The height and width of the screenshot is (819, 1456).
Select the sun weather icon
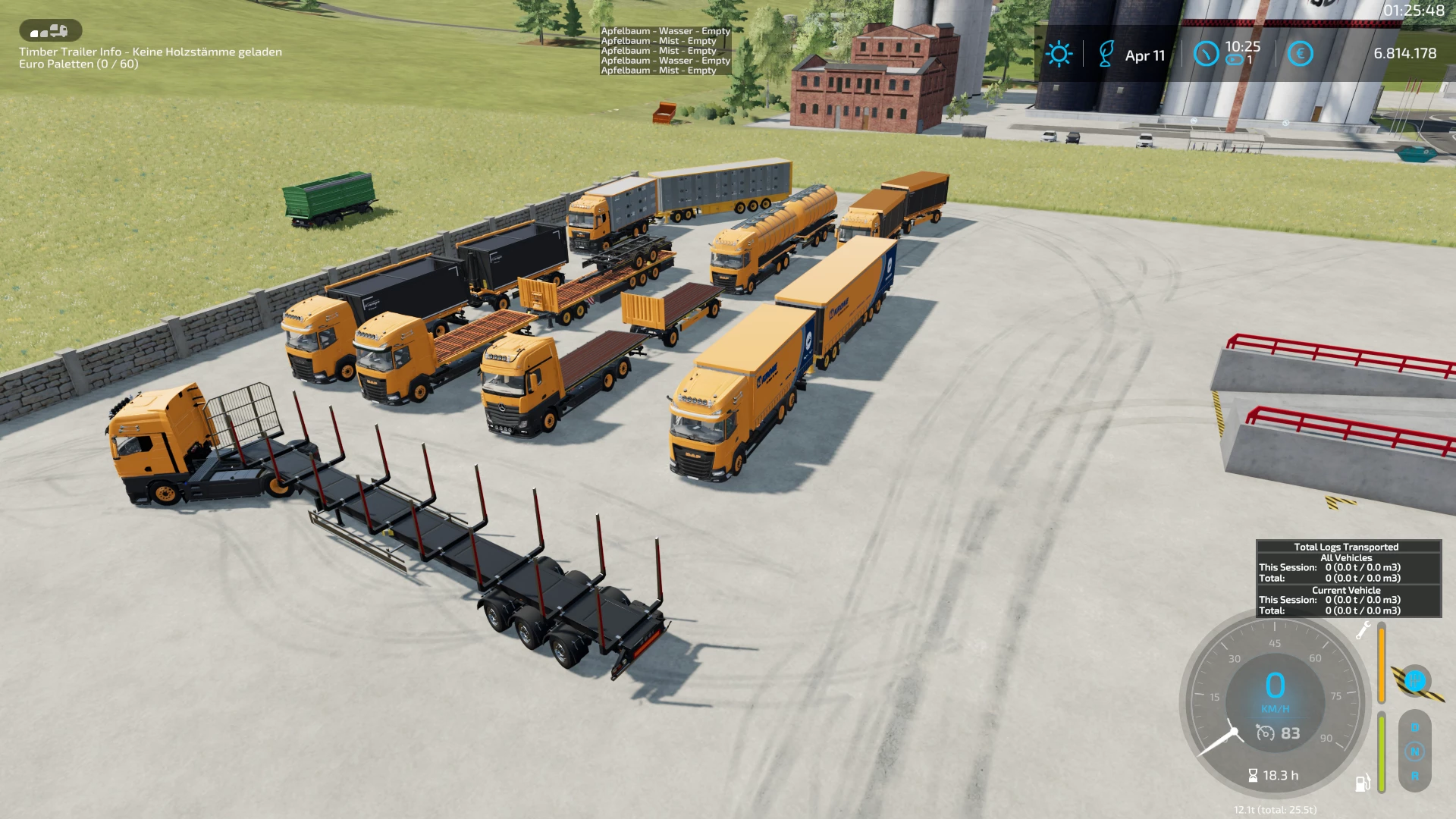pyautogui.click(x=1059, y=54)
